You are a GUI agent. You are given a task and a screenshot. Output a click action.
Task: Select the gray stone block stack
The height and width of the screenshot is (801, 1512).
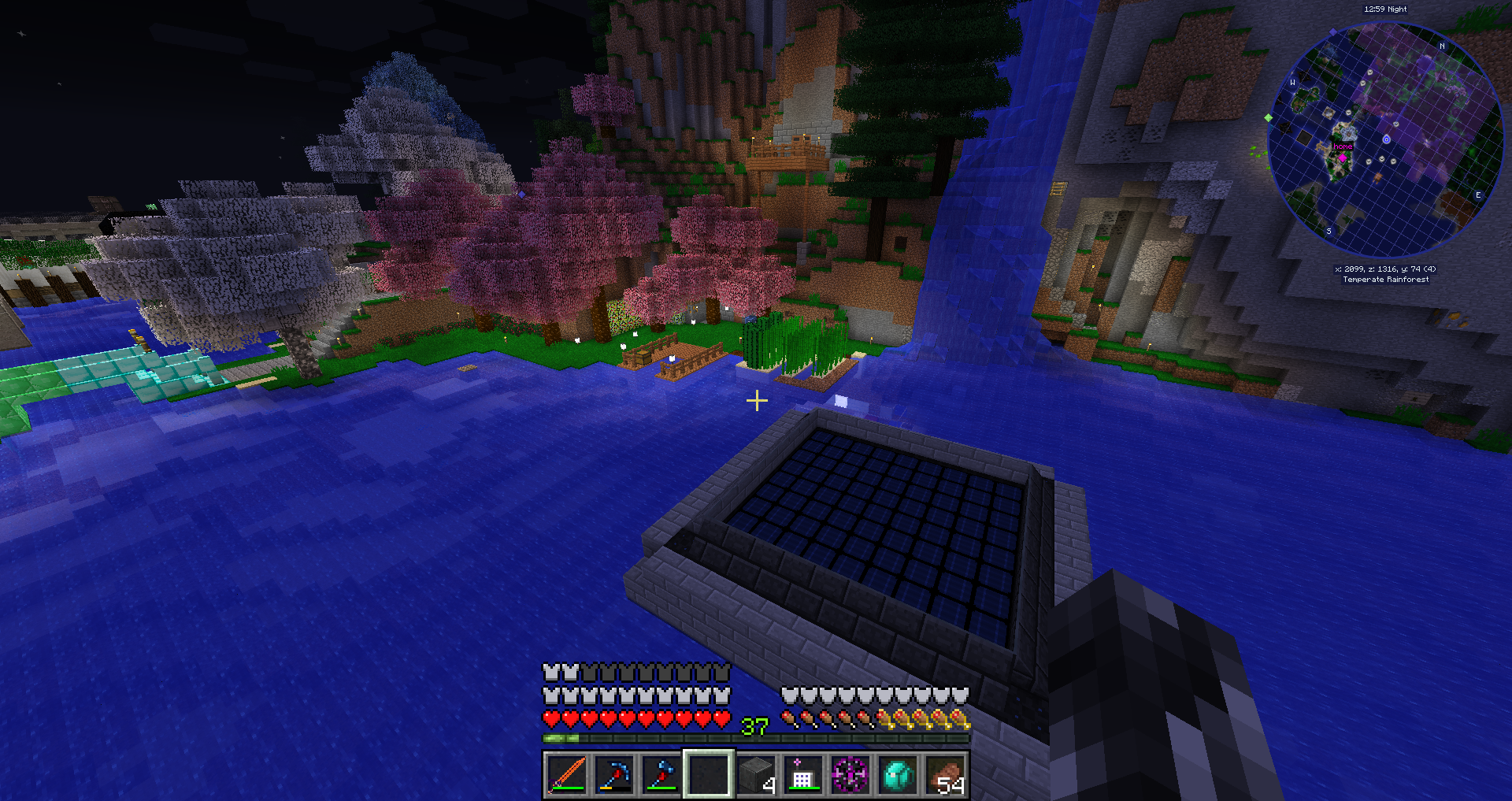coord(757,774)
